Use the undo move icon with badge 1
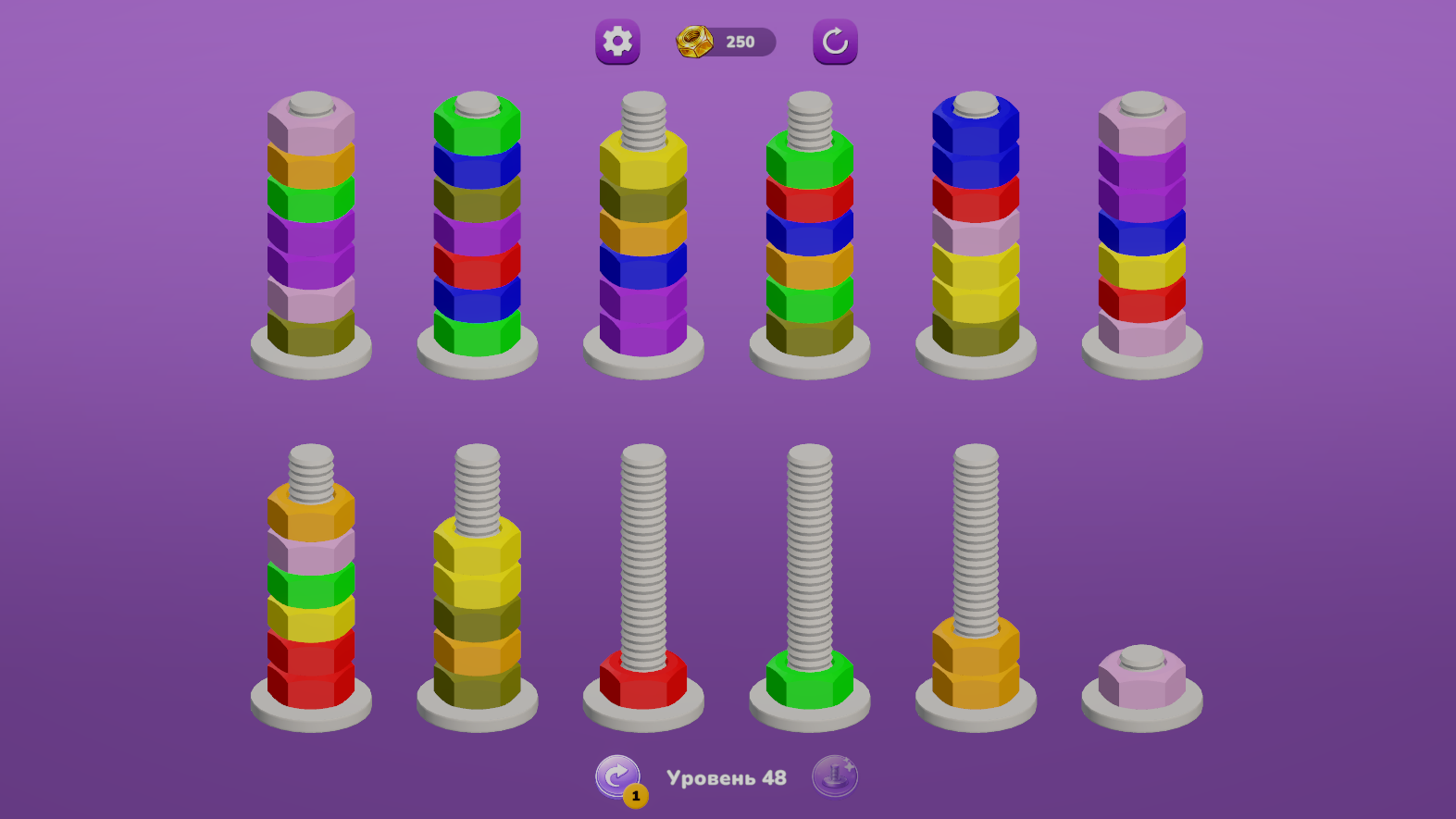Screen dimensions: 1456x819 [618, 776]
